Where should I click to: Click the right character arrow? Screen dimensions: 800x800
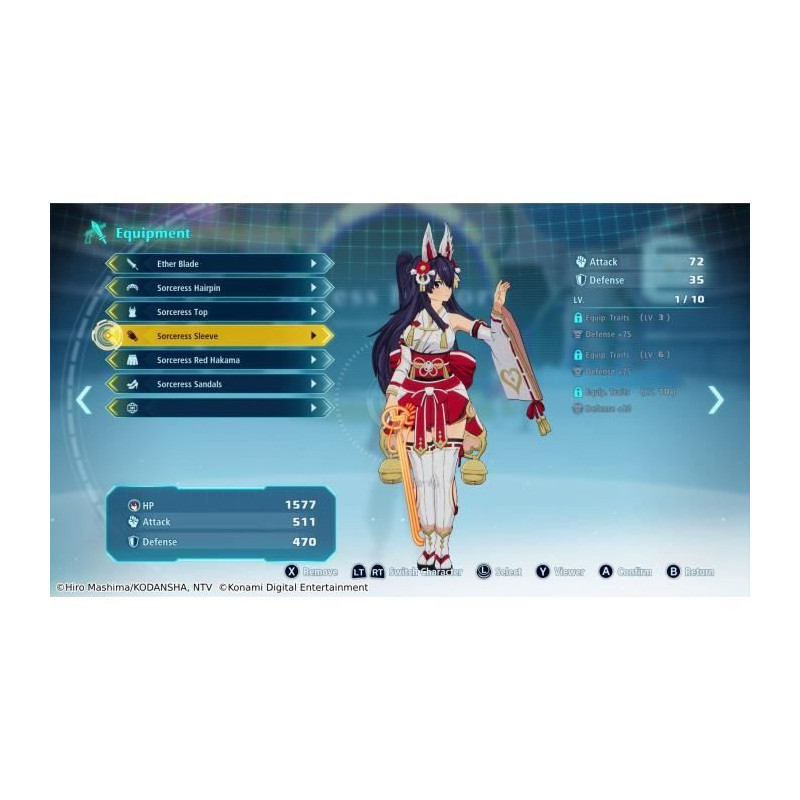click(x=716, y=400)
